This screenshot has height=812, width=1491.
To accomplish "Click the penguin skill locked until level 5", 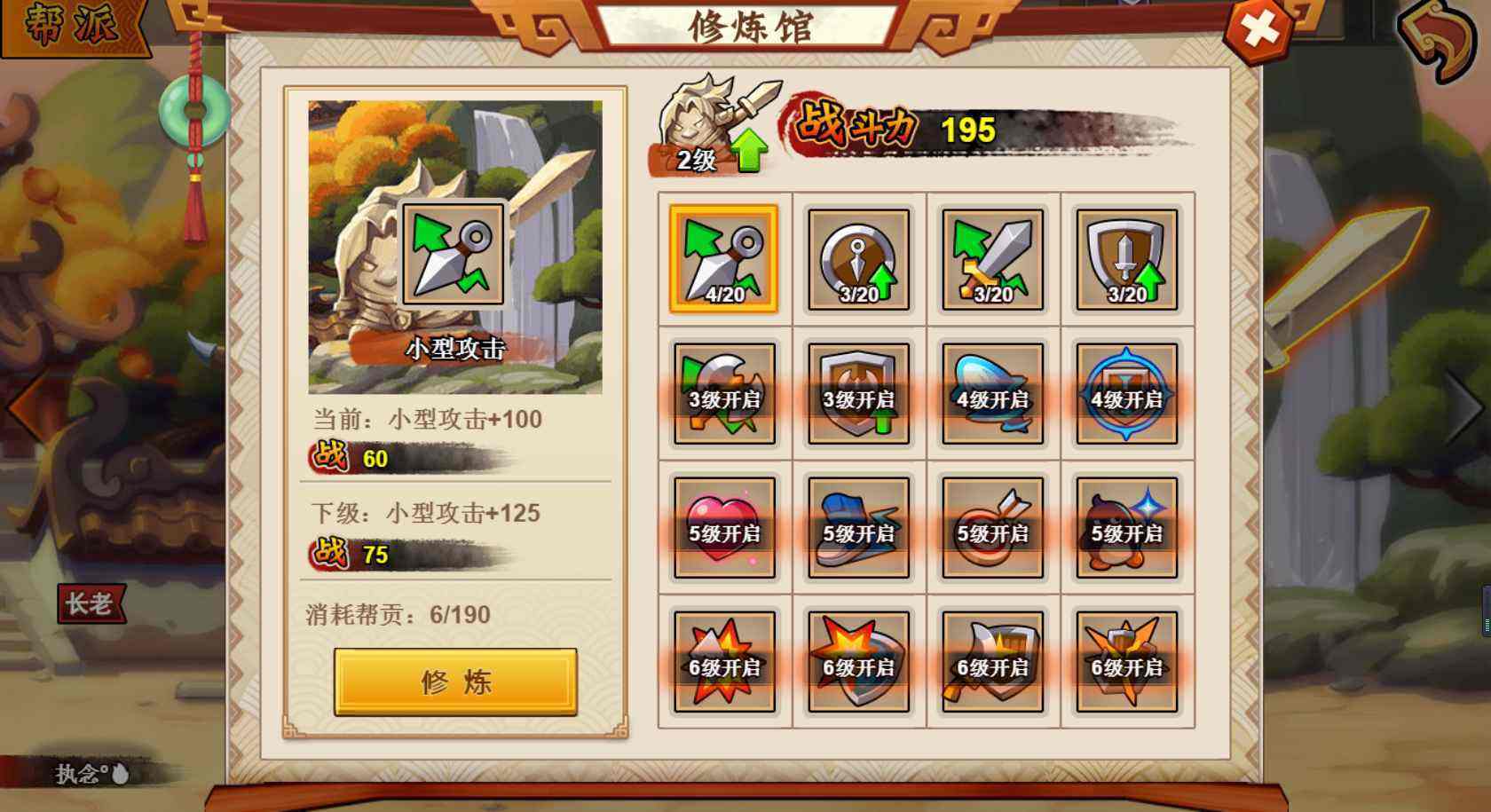I will tap(1125, 528).
